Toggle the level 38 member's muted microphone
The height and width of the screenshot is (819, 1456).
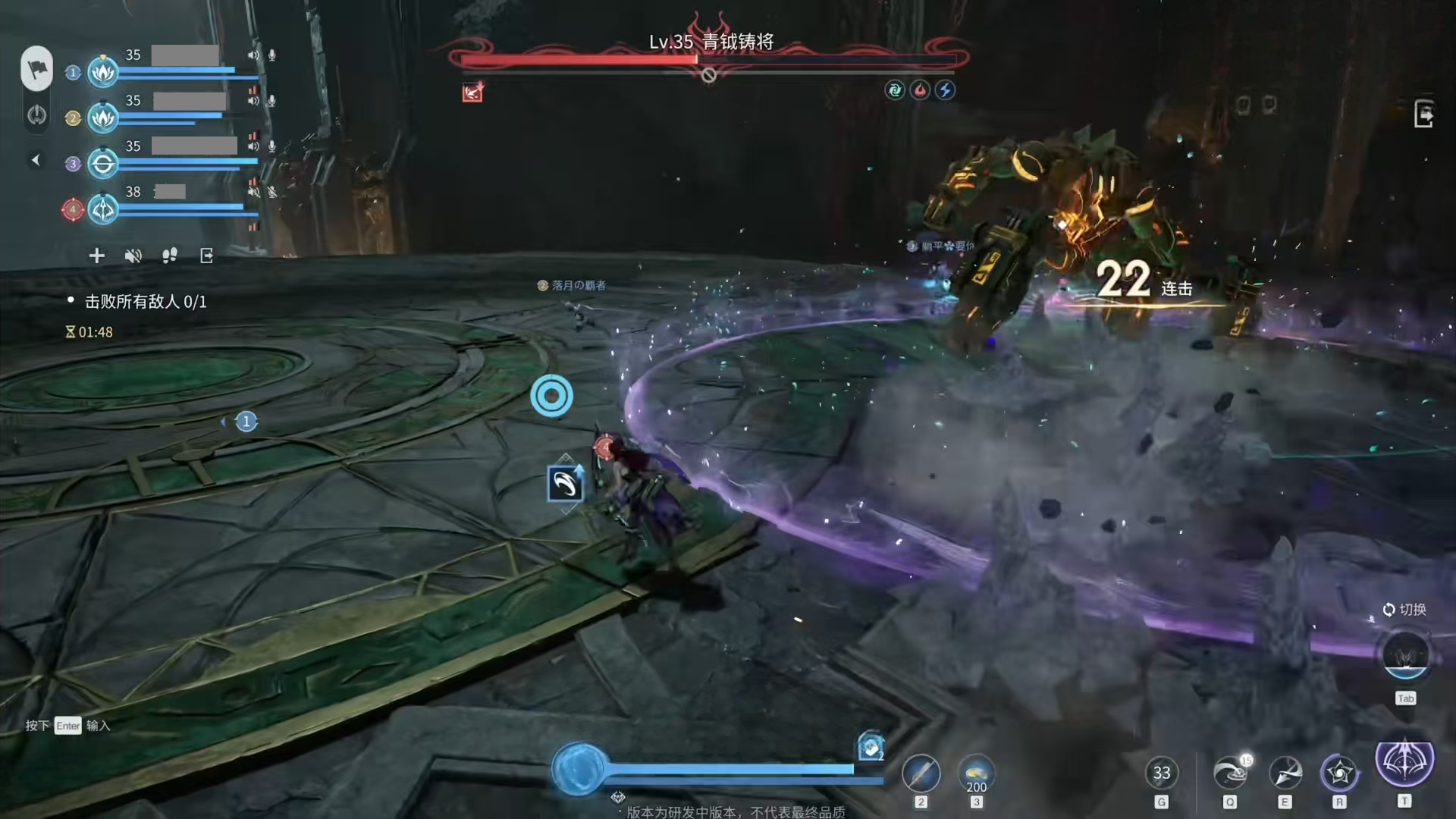coord(272,192)
